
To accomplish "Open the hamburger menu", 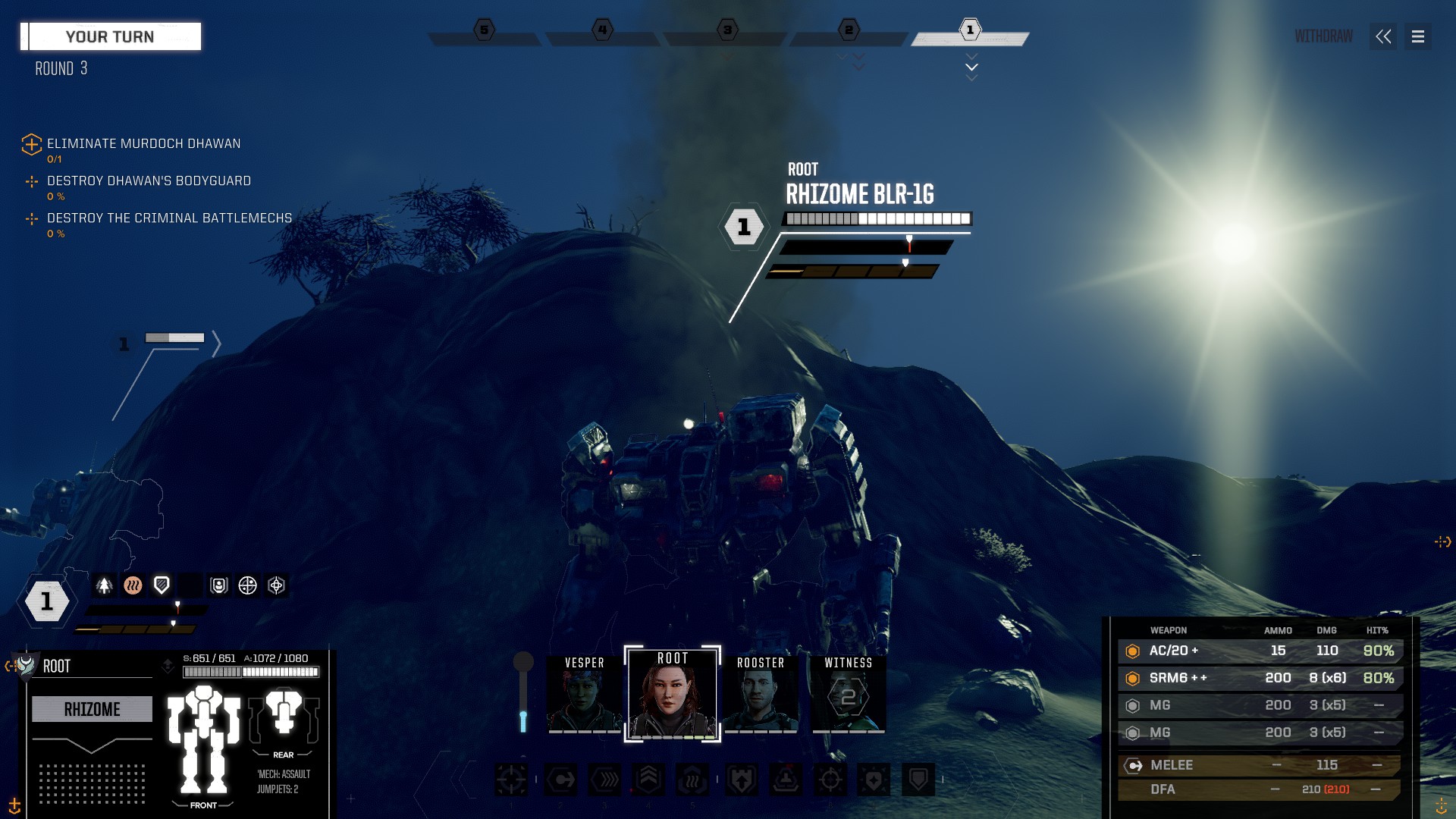I will pos(1417,36).
